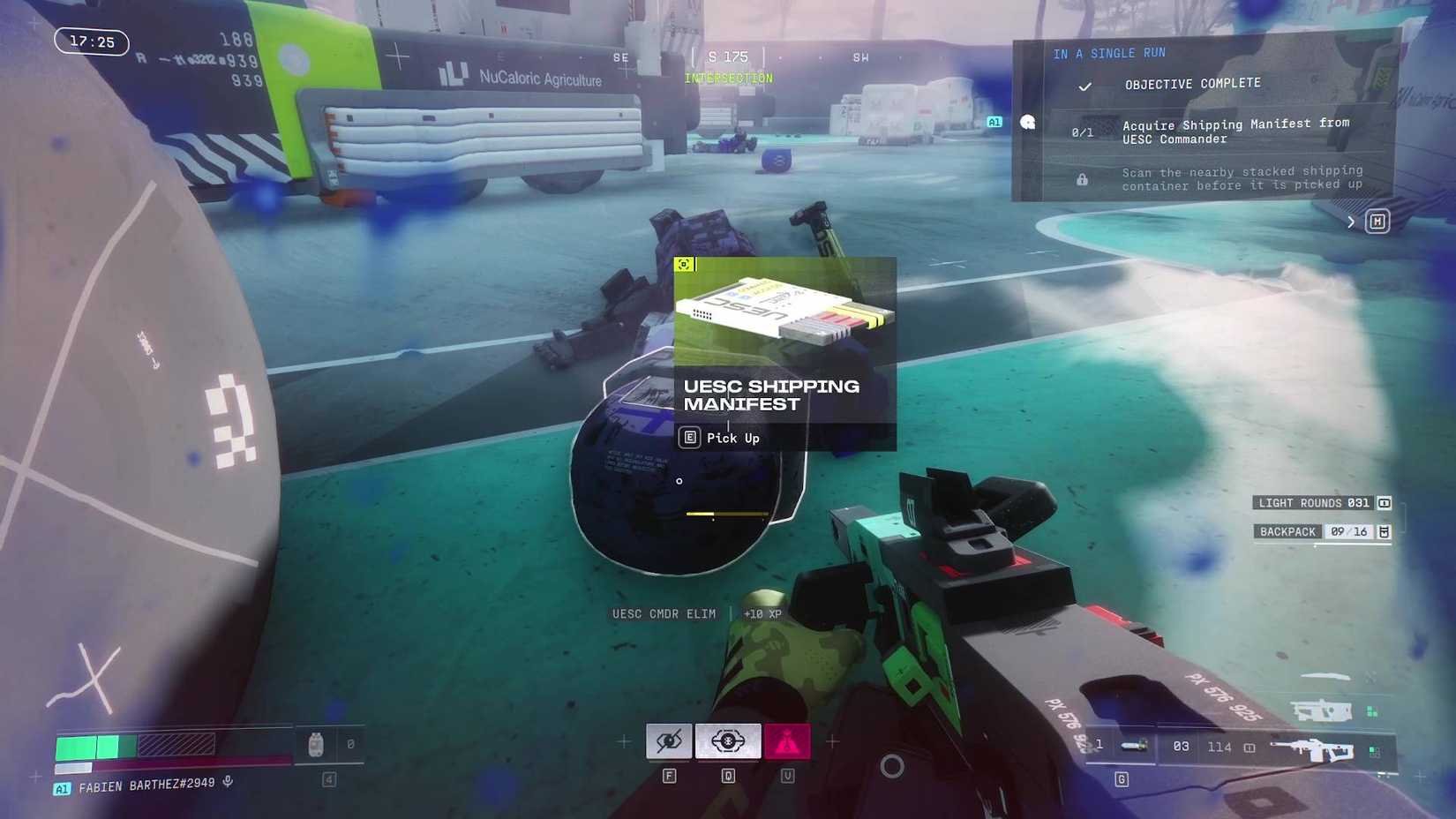Click the lock icon on the hidden objective

pyautogui.click(x=1082, y=178)
